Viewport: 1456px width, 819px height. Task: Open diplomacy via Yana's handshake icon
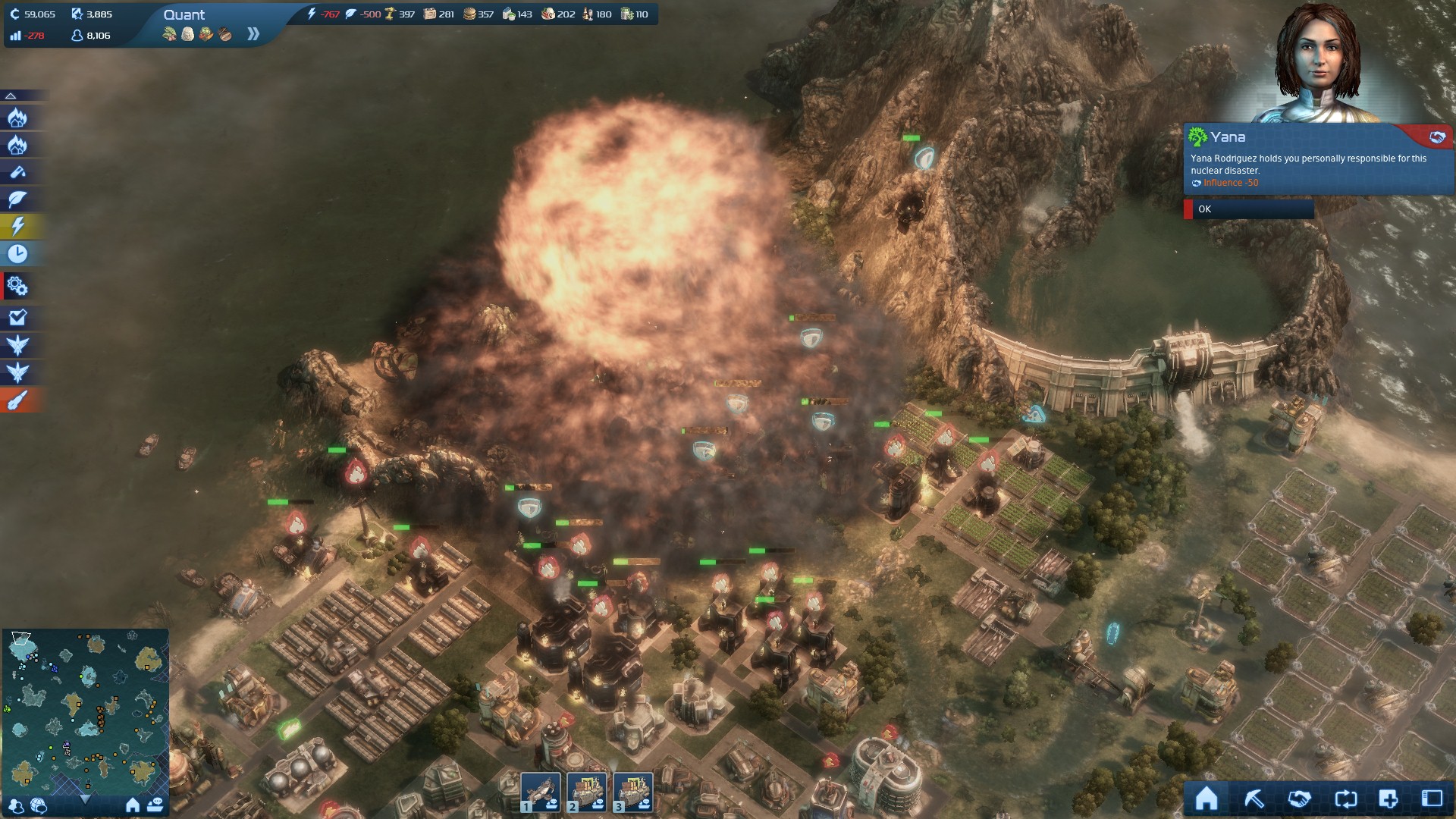pyautogui.click(x=1437, y=137)
